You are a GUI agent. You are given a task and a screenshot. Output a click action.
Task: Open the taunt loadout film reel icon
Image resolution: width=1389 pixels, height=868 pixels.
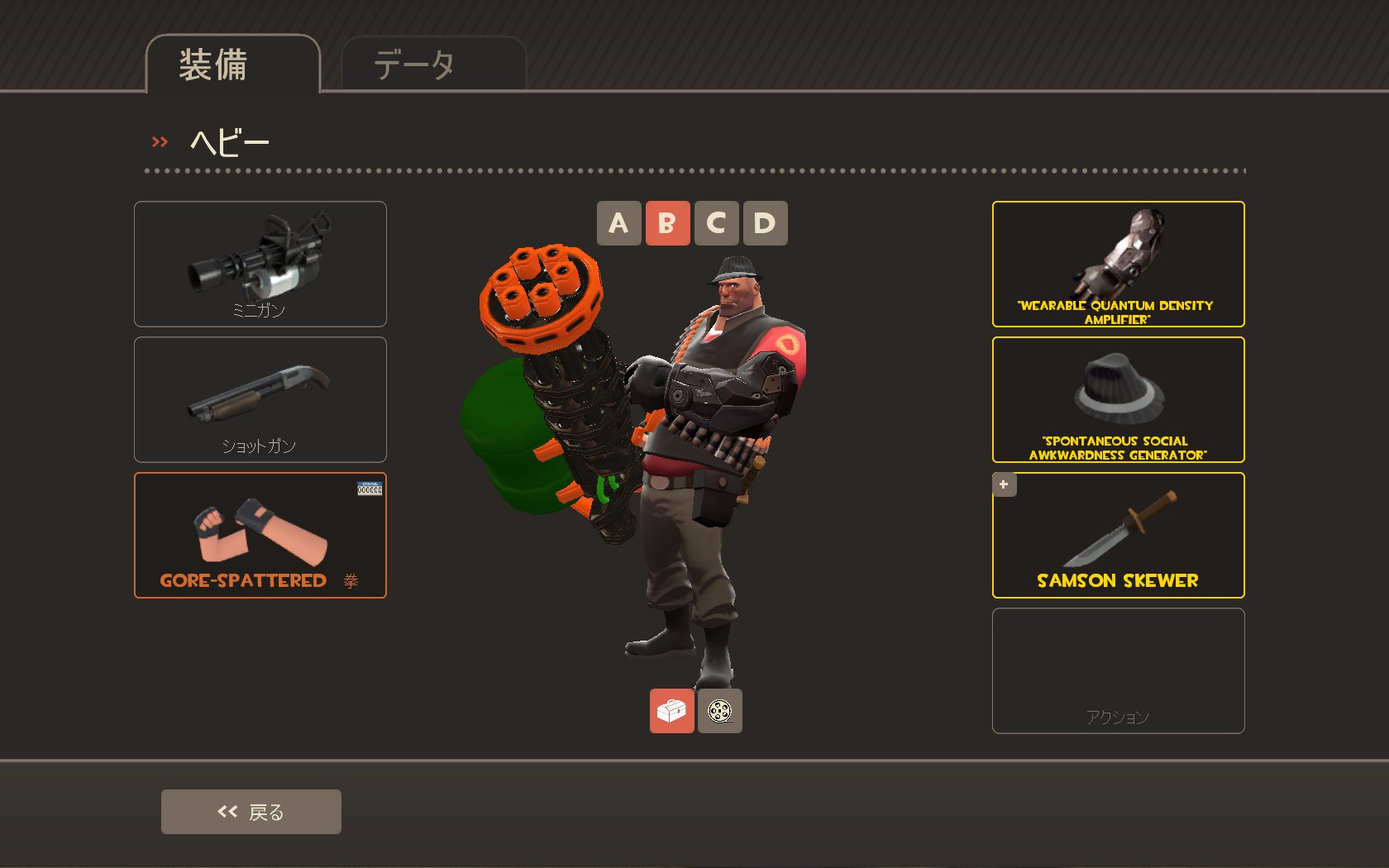click(718, 710)
